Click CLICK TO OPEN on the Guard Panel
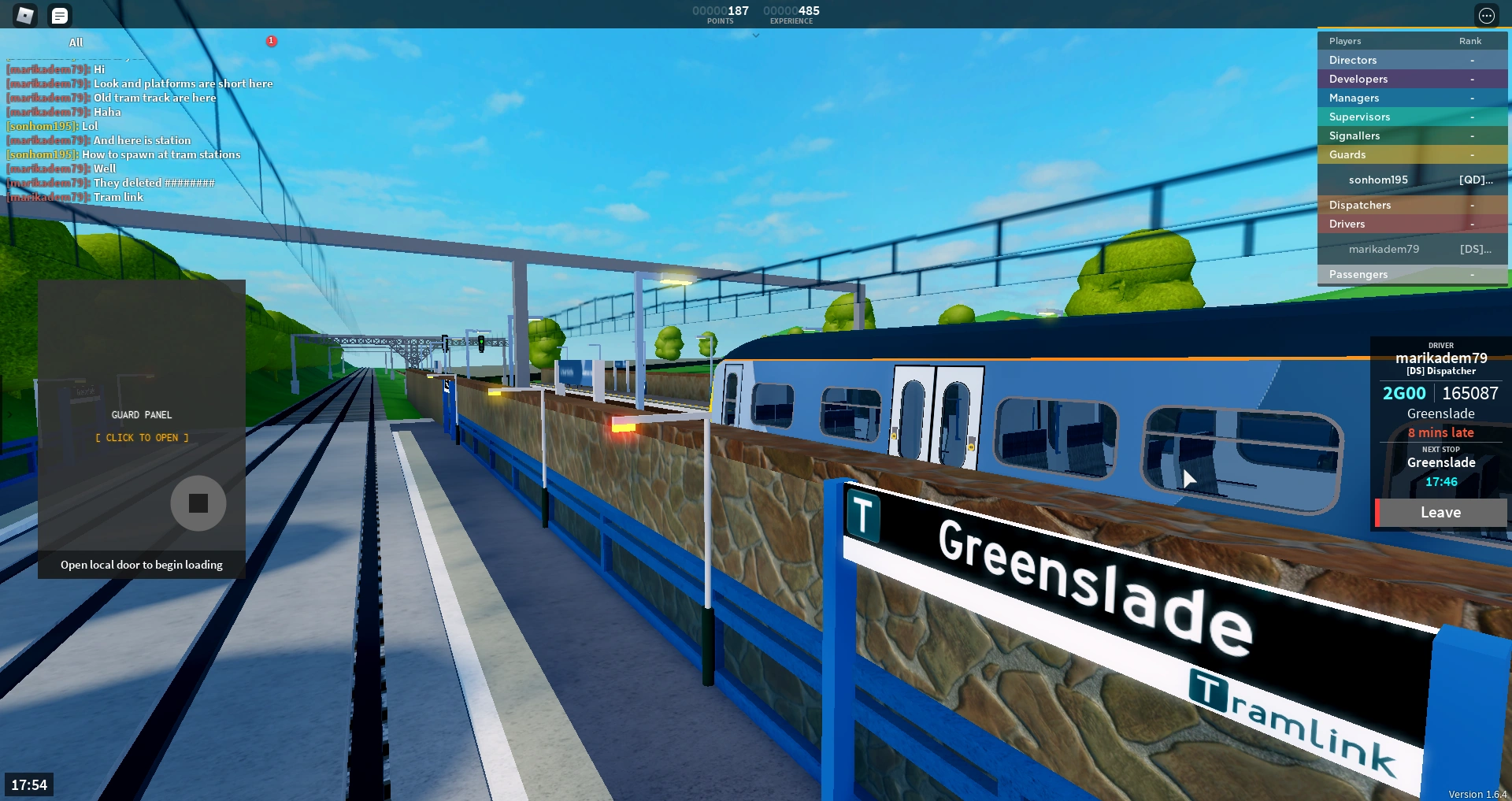 (142, 438)
